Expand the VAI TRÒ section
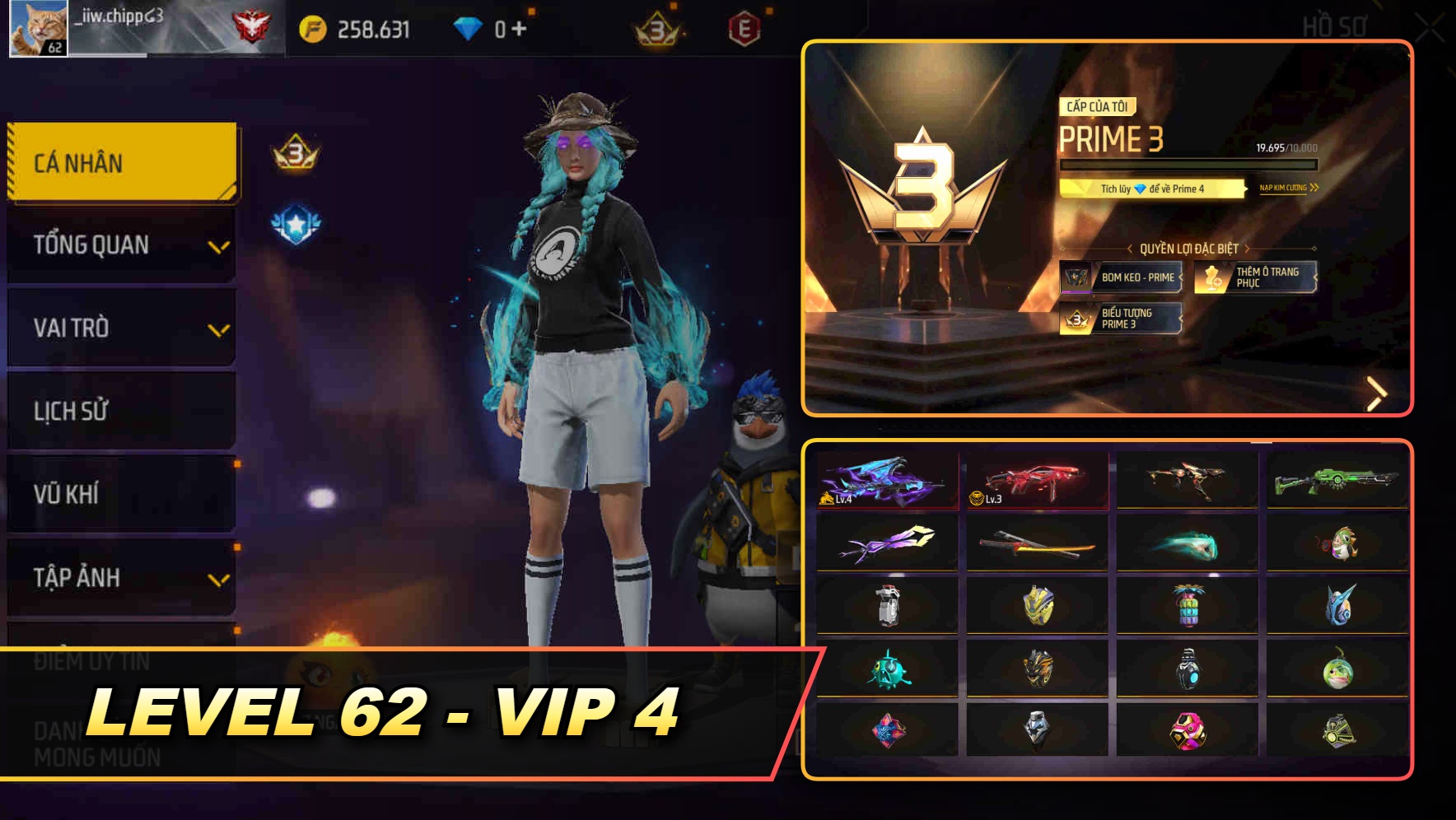Image resolution: width=1456 pixels, height=820 pixels. click(x=119, y=328)
